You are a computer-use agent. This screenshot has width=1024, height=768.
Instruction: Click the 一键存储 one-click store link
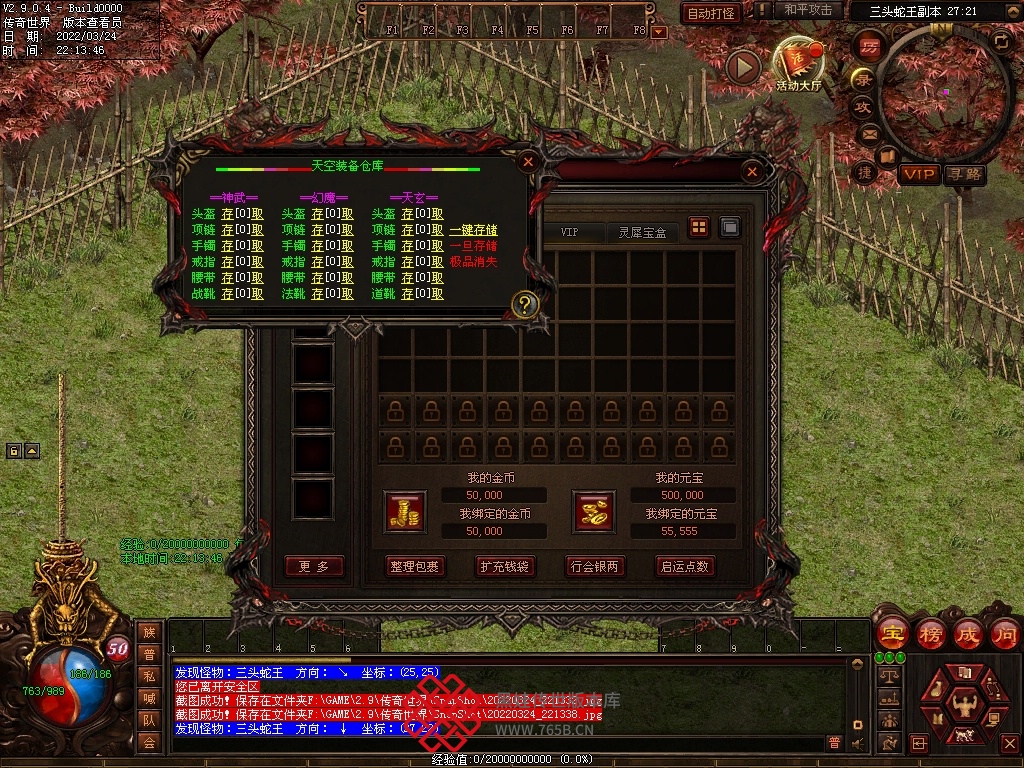(x=473, y=230)
